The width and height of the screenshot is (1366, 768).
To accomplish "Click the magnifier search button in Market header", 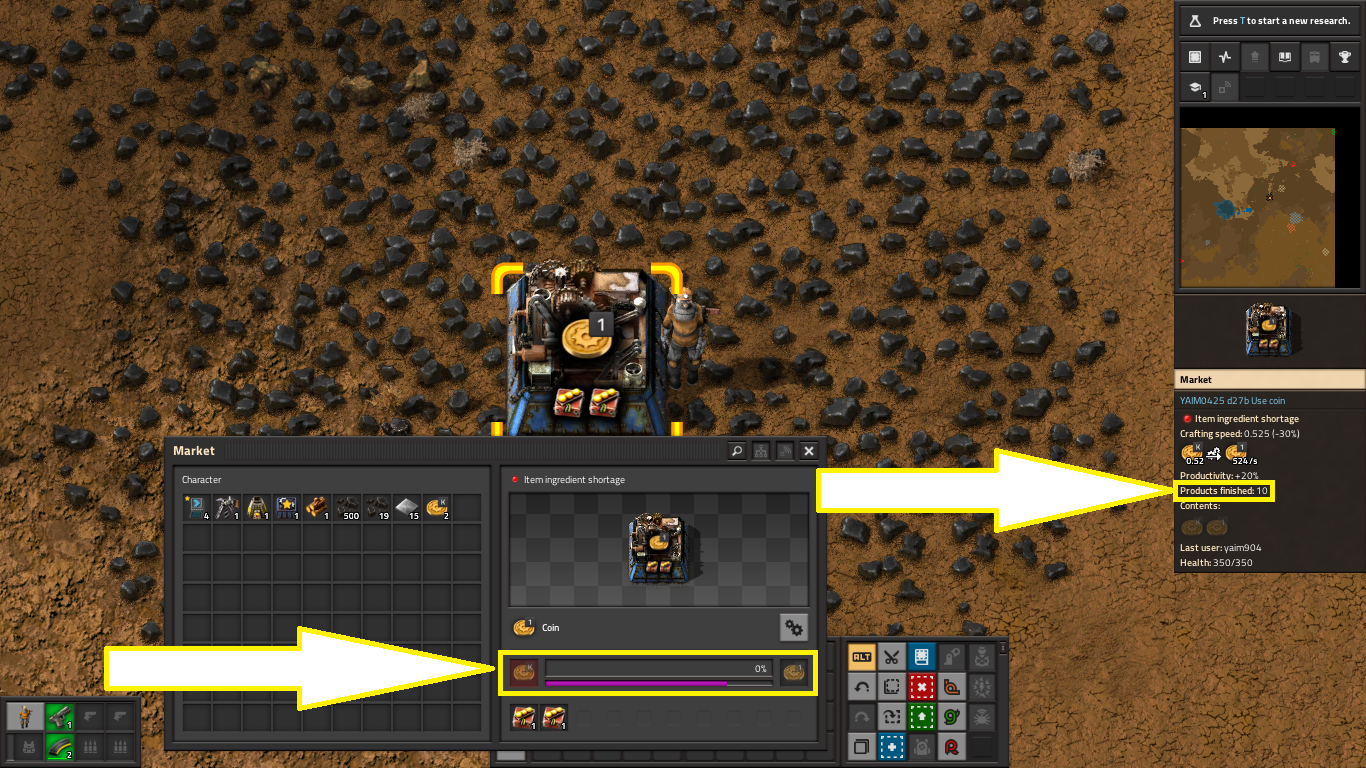I will [737, 451].
